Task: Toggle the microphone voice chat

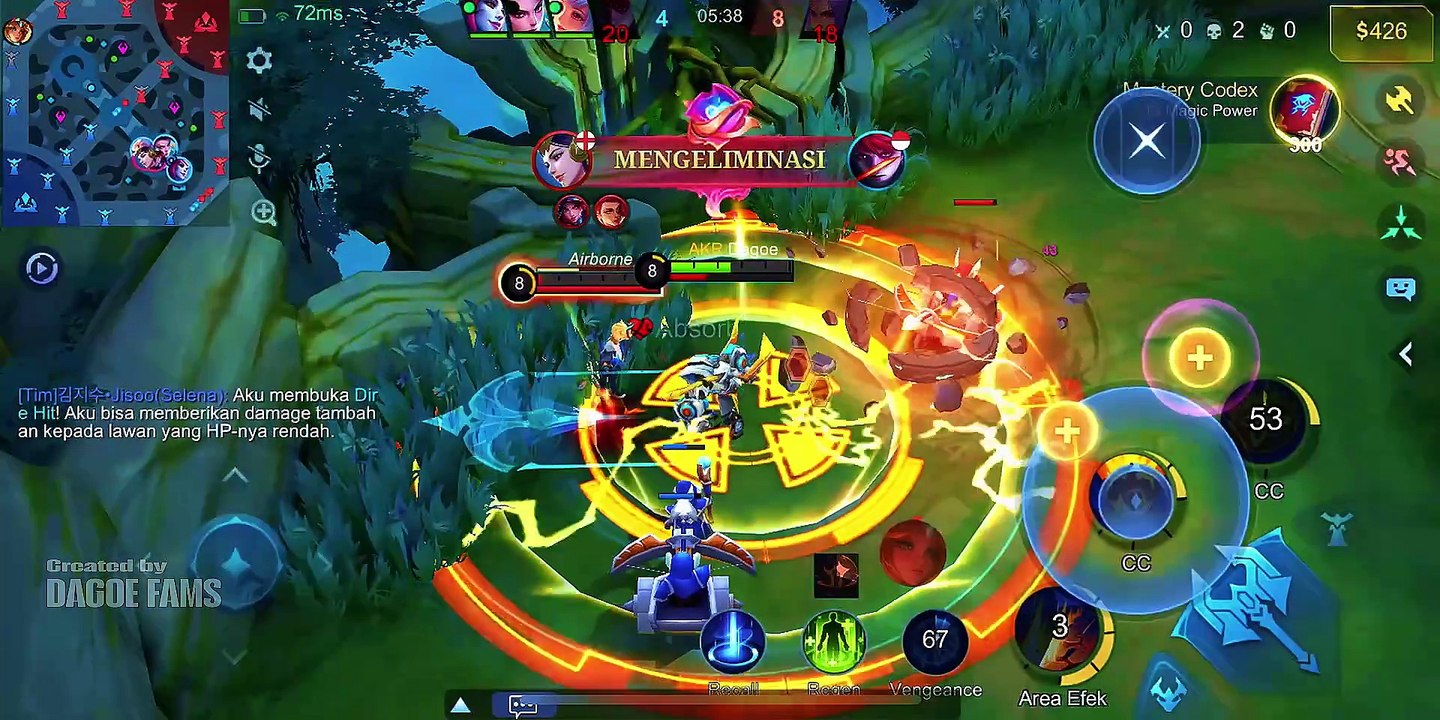Action: [259, 158]
